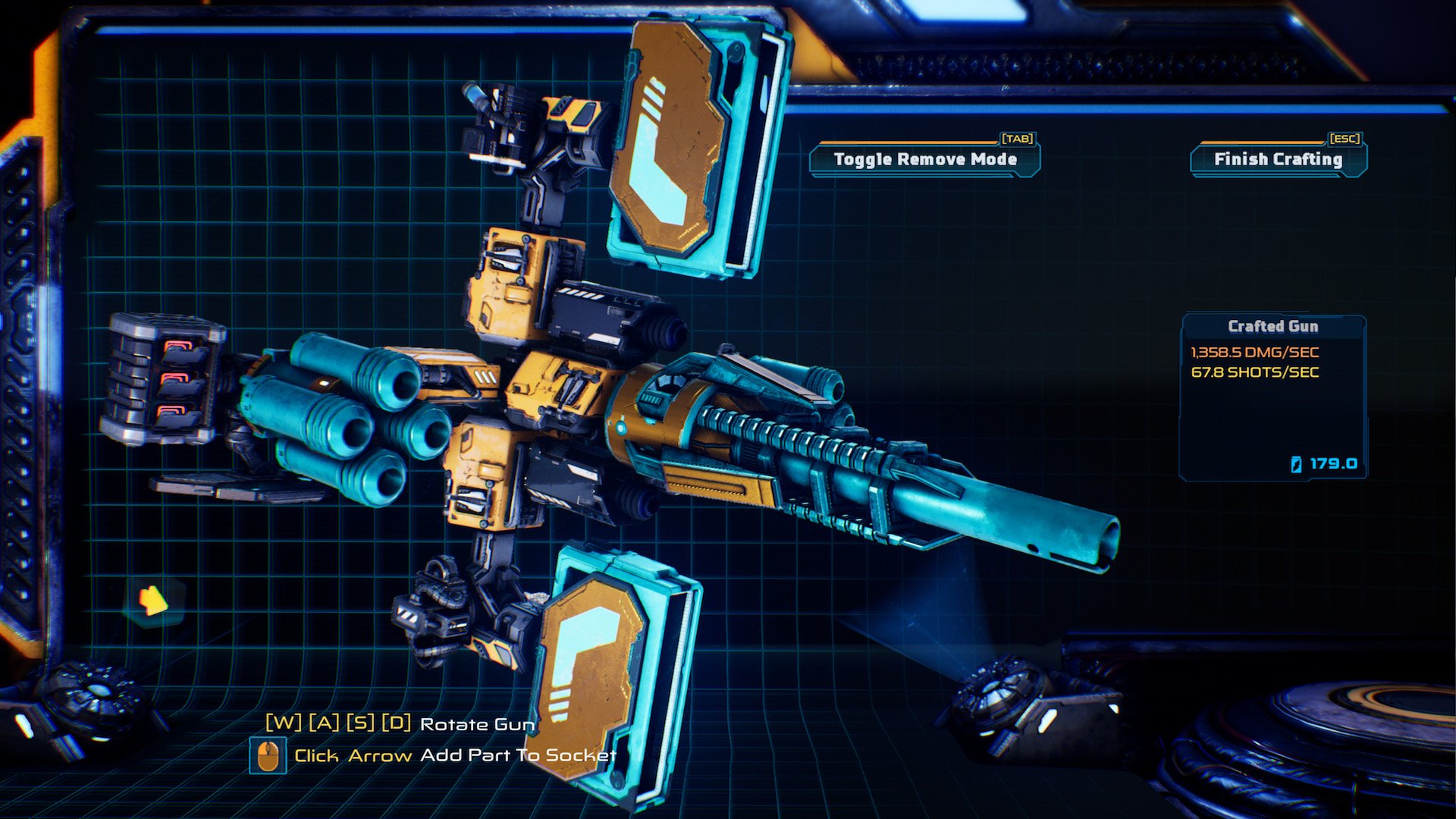Click the [ESC] keybind badge above Finish Crafting
The image size is (1456, 819).
1344,140
